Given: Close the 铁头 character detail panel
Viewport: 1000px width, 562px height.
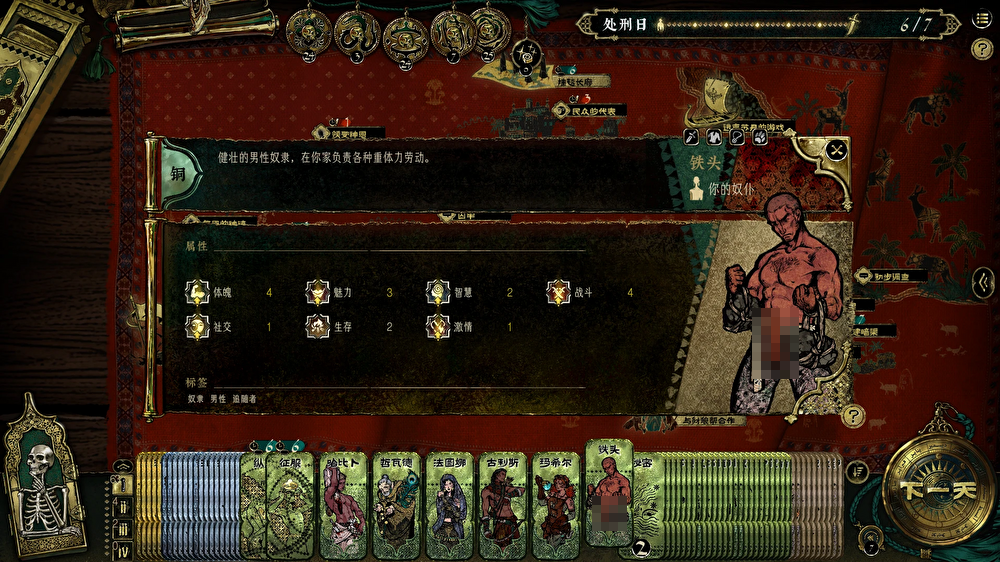Looking at the screenshot, I should (837, 151).
